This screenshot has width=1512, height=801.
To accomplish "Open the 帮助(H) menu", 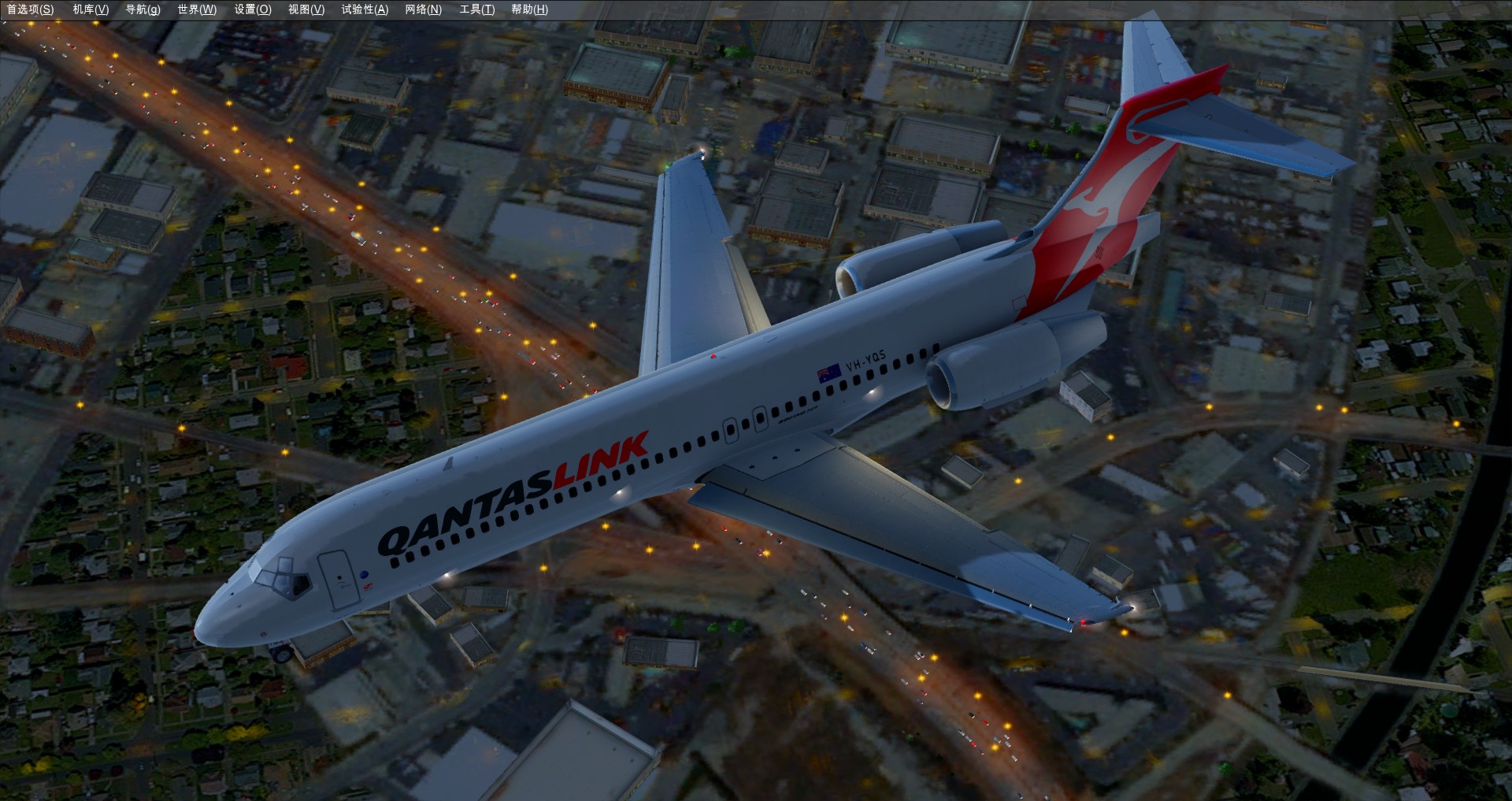I will click(x=529, y=9).
